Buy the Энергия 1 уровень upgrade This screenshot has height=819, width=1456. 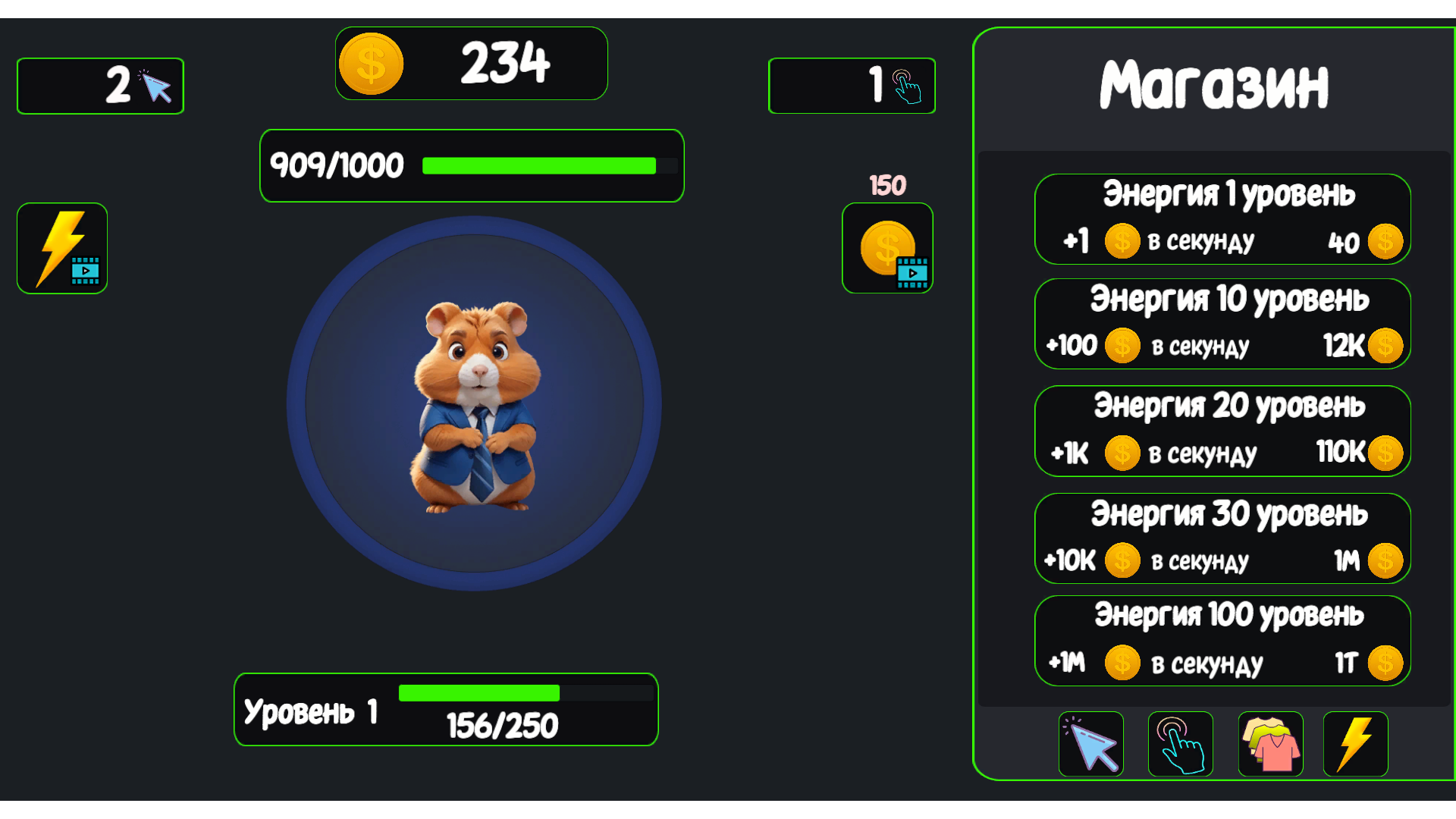pyautogui.click(x=1222, y=219)
